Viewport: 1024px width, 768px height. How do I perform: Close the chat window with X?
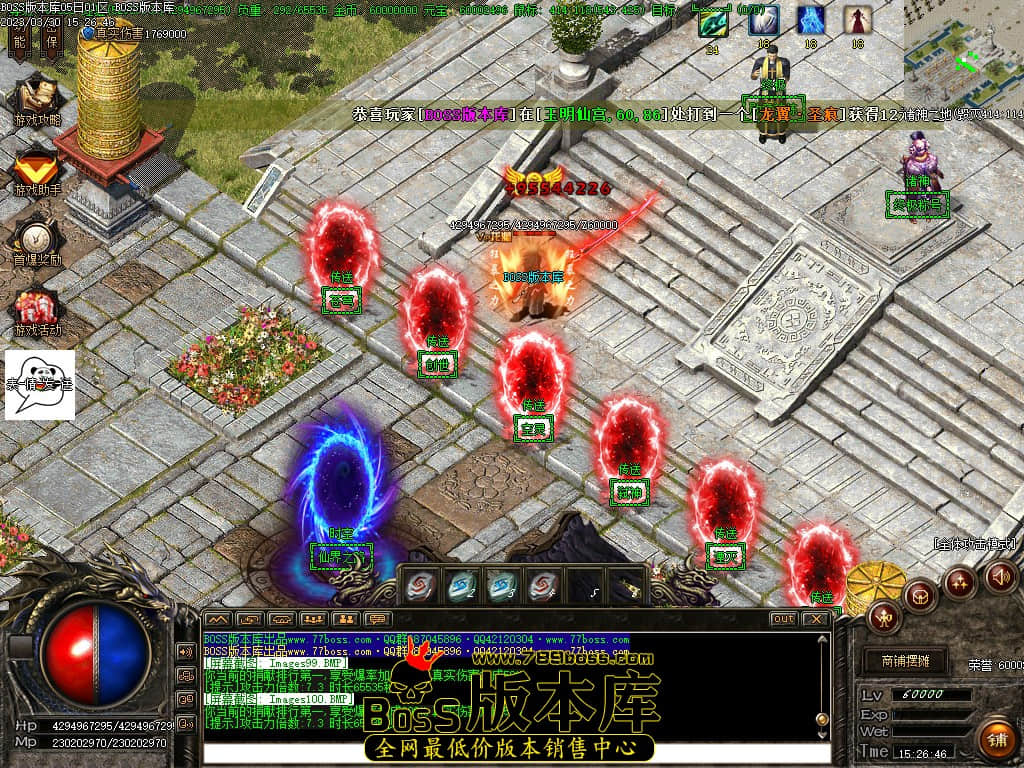click(x=816, y=619)
